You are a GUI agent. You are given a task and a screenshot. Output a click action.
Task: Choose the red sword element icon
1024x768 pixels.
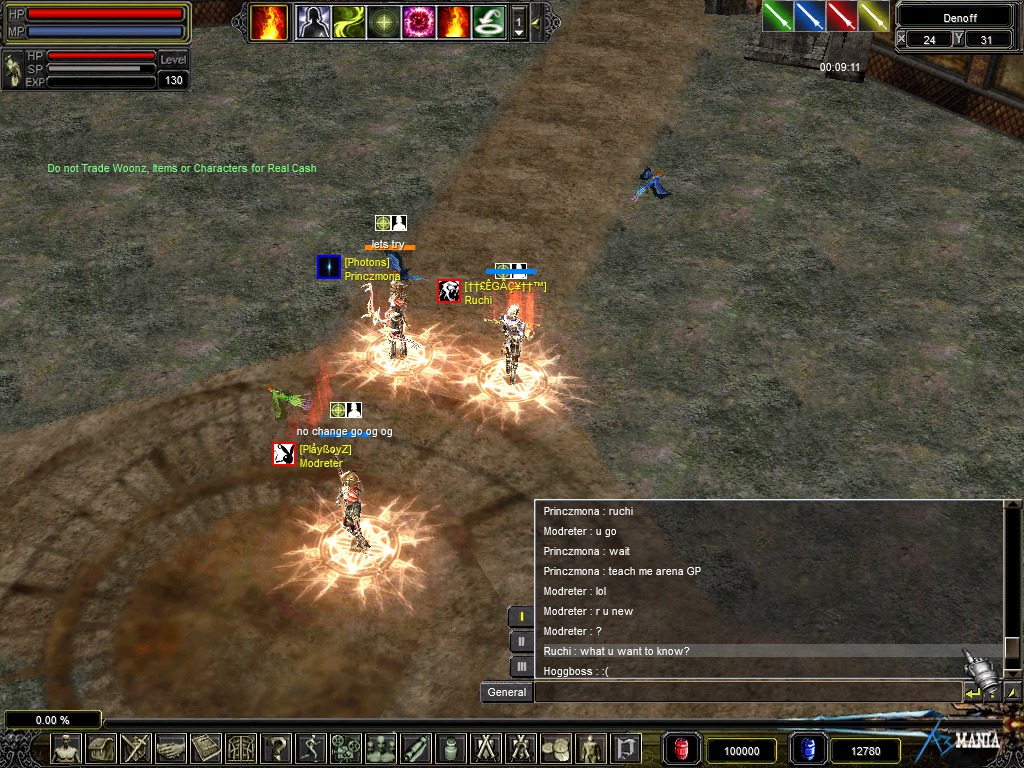click(x=841, y=16)
